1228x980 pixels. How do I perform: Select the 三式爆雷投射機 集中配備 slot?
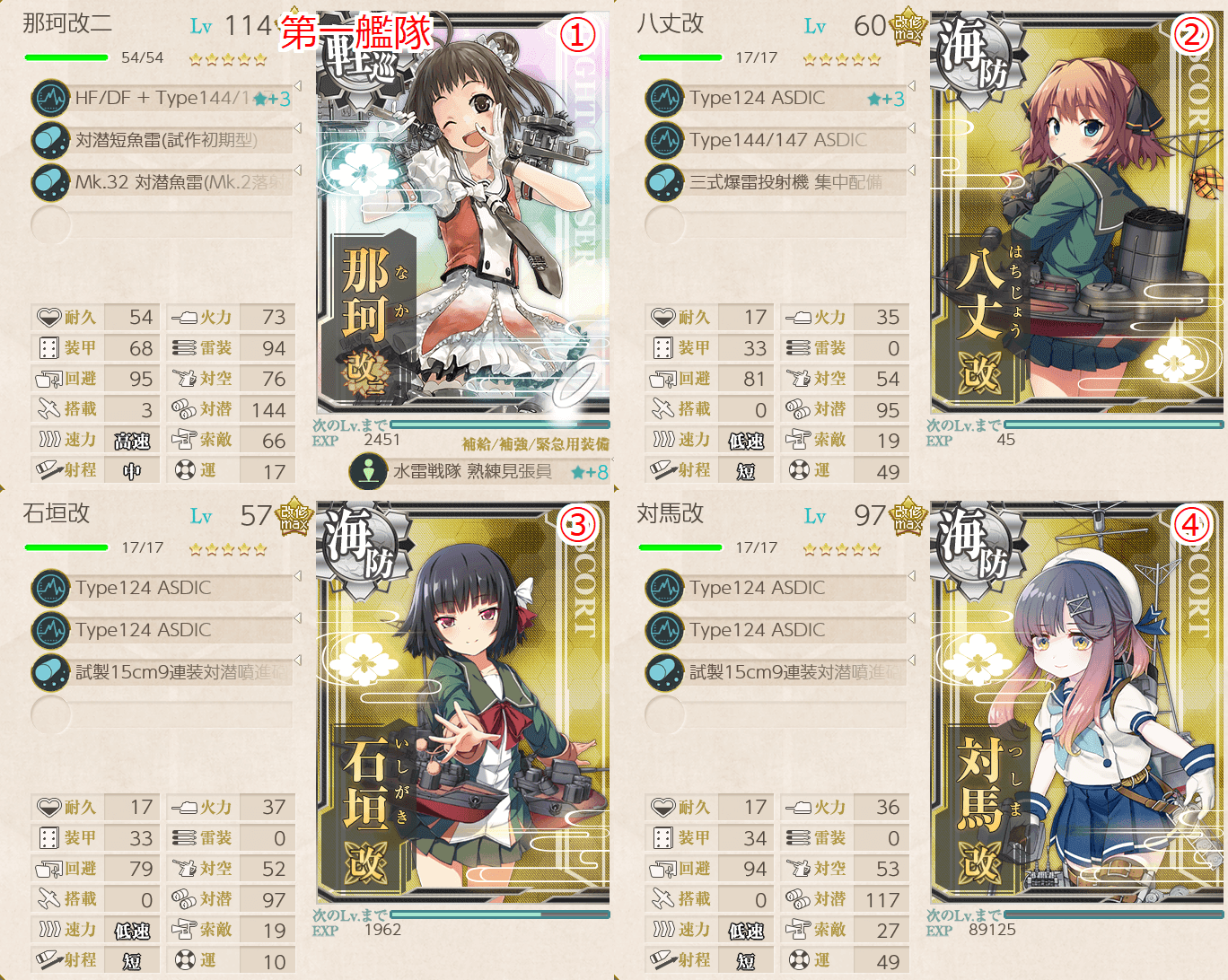[x=777, y=182]
